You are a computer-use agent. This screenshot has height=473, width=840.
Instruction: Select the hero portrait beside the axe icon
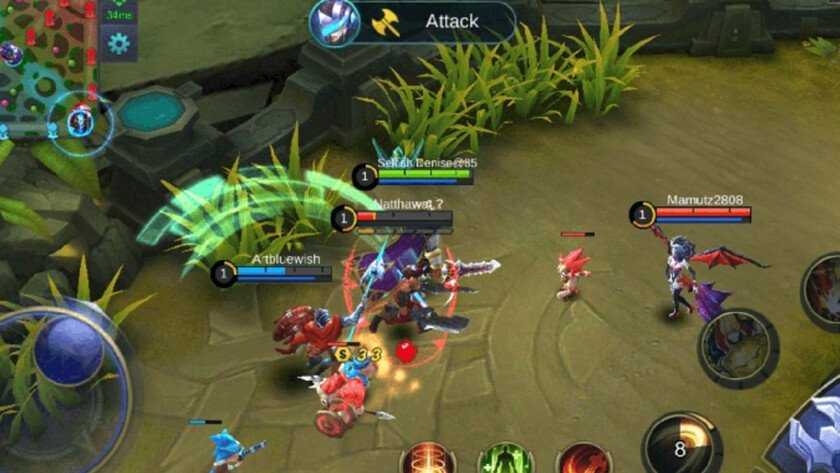pos(334,21)
